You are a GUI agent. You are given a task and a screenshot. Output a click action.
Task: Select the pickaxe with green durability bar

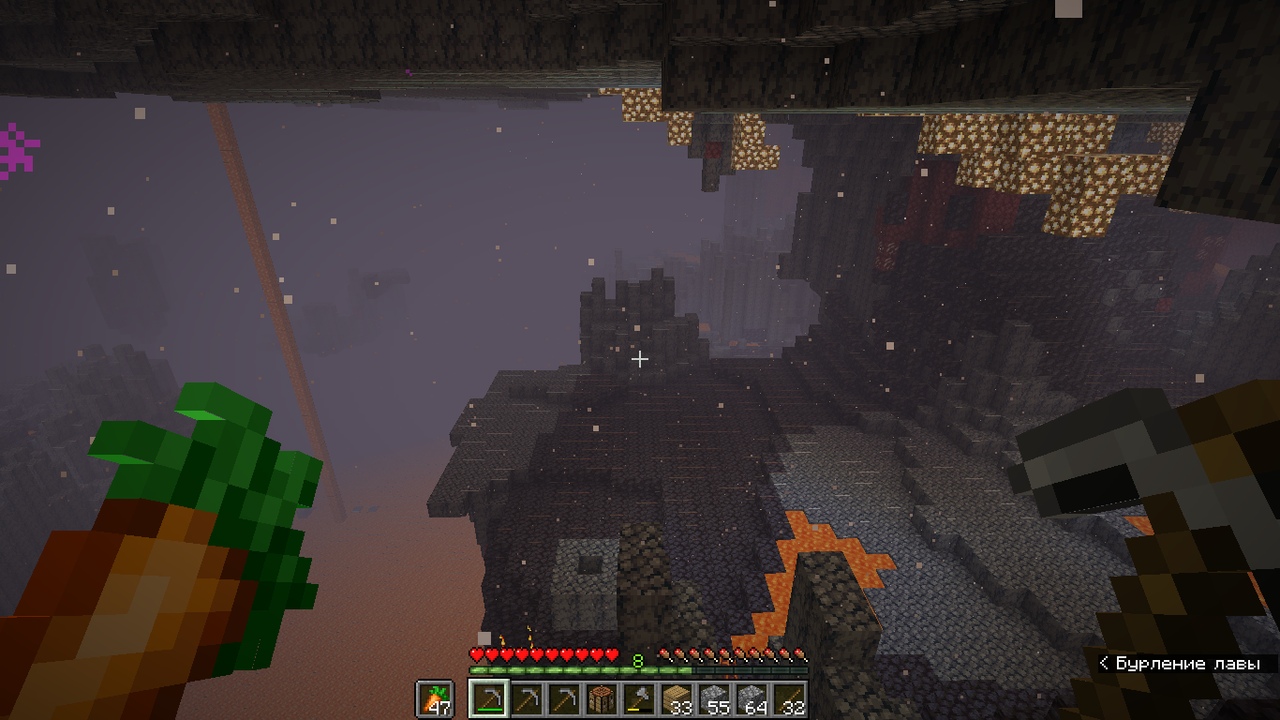tap(489, 699)
